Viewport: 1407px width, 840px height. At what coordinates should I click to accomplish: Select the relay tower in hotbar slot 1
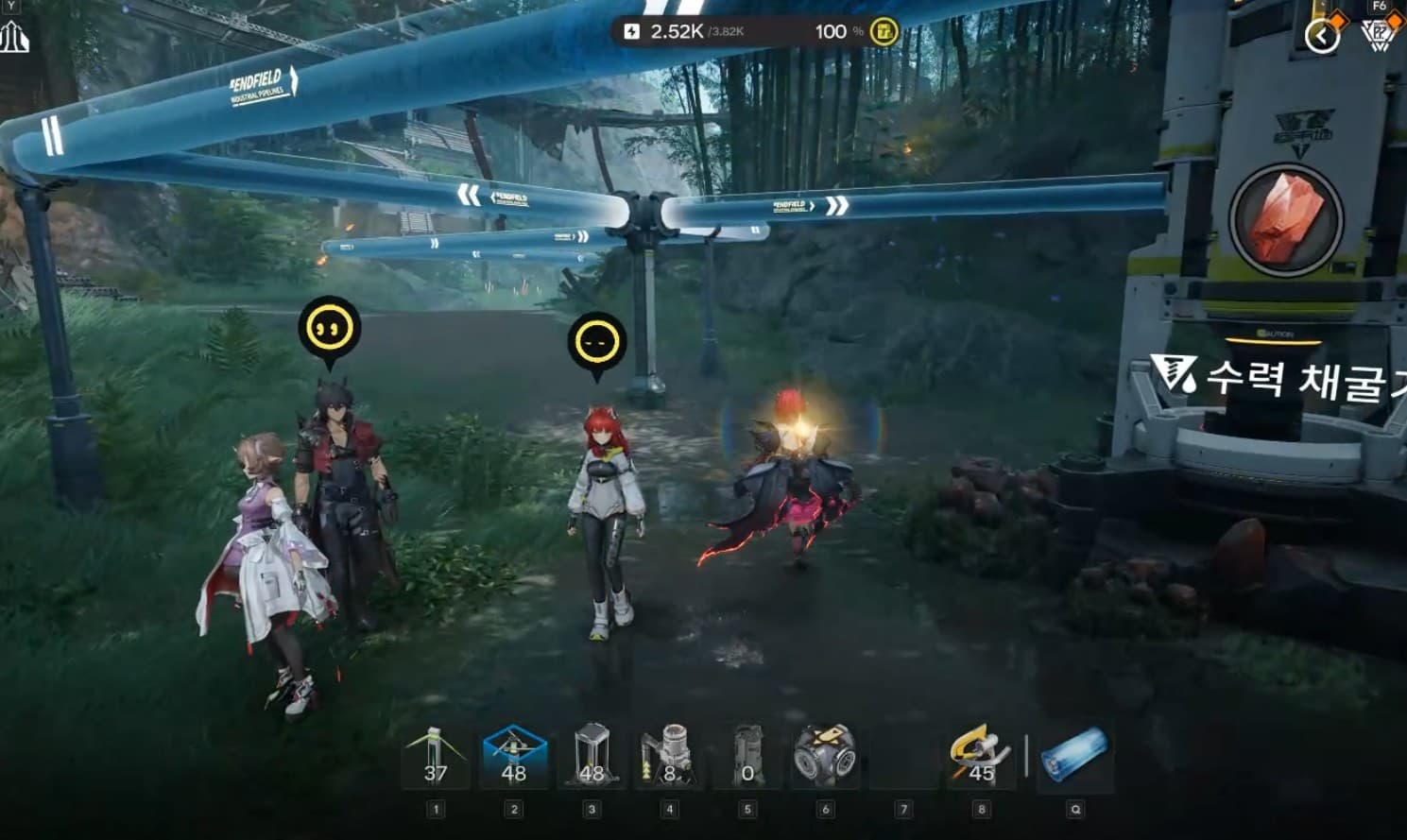pos(435,758)
